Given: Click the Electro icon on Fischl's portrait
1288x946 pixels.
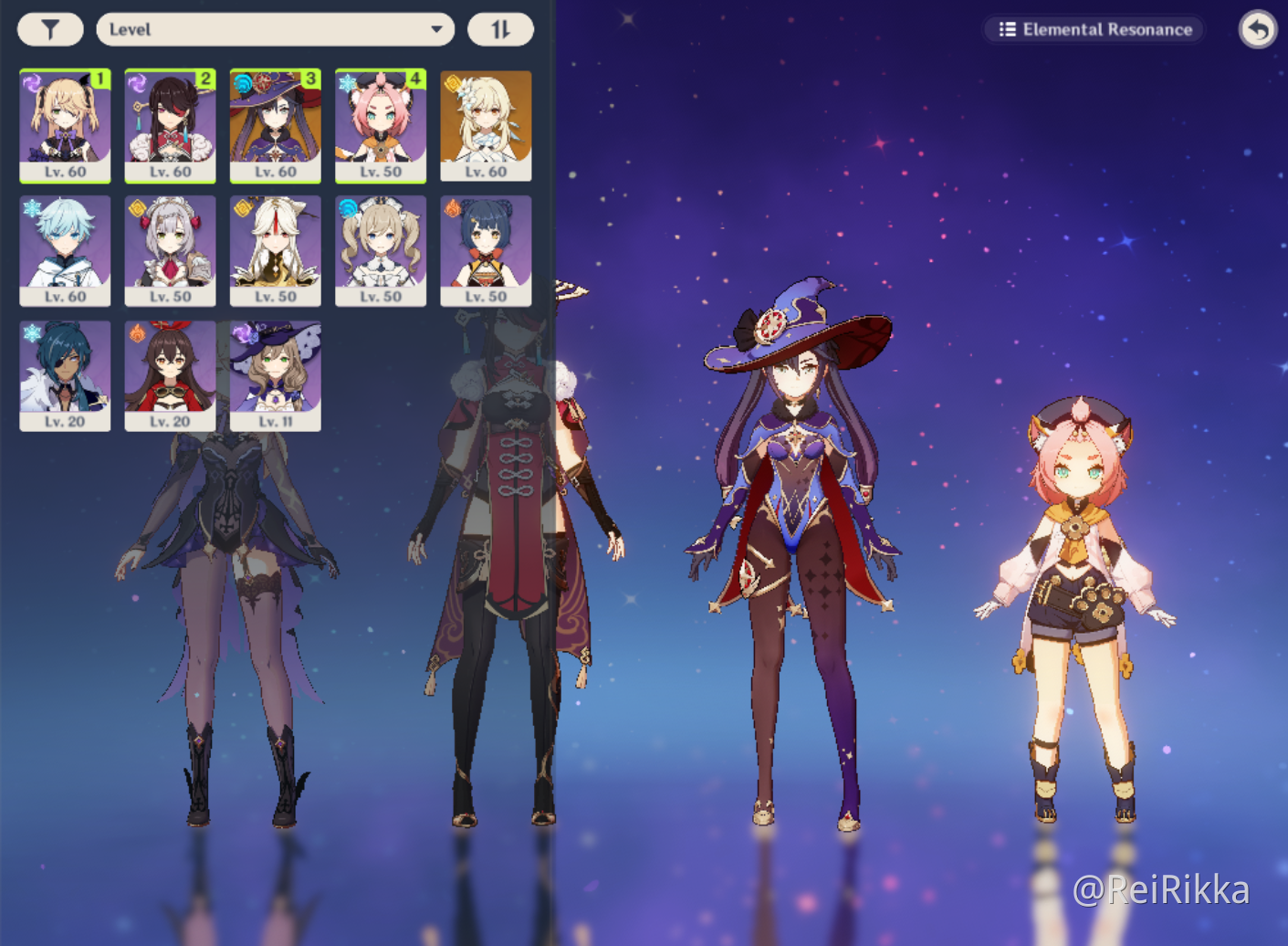Looking at the screenshot, I should coord(31,84).
